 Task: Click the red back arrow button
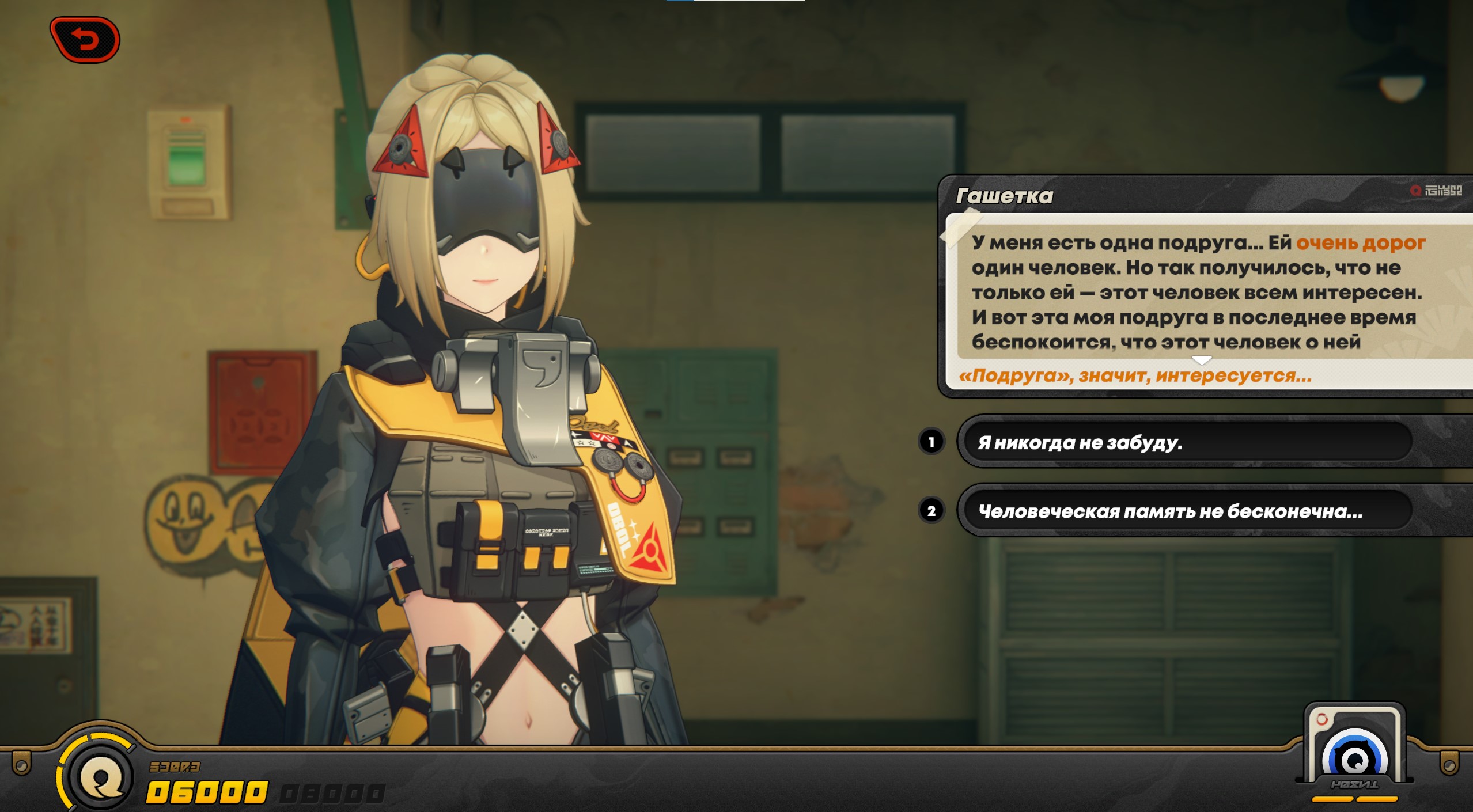tap(85, 40)
